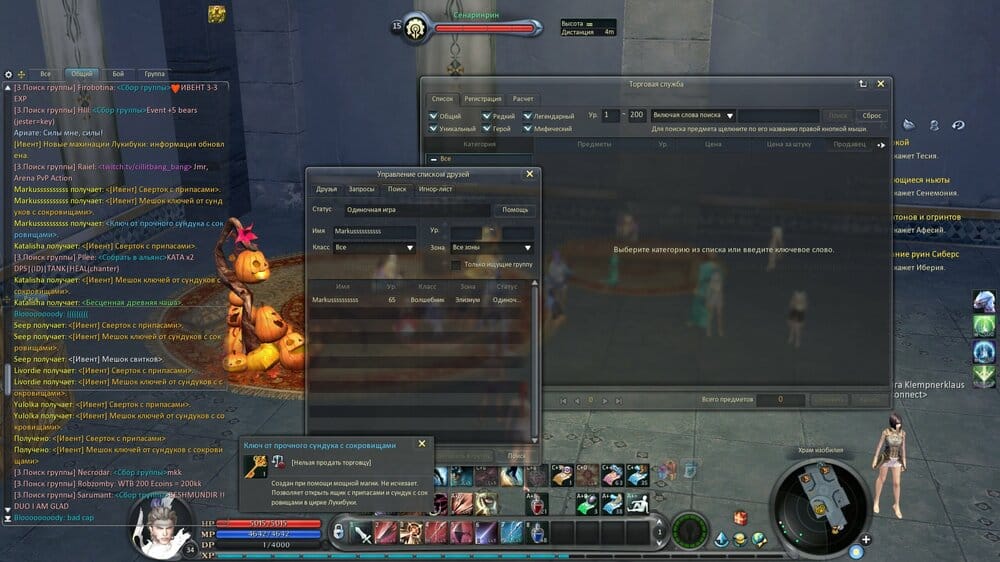Open the Игнор-лист tab

point(435,188)
